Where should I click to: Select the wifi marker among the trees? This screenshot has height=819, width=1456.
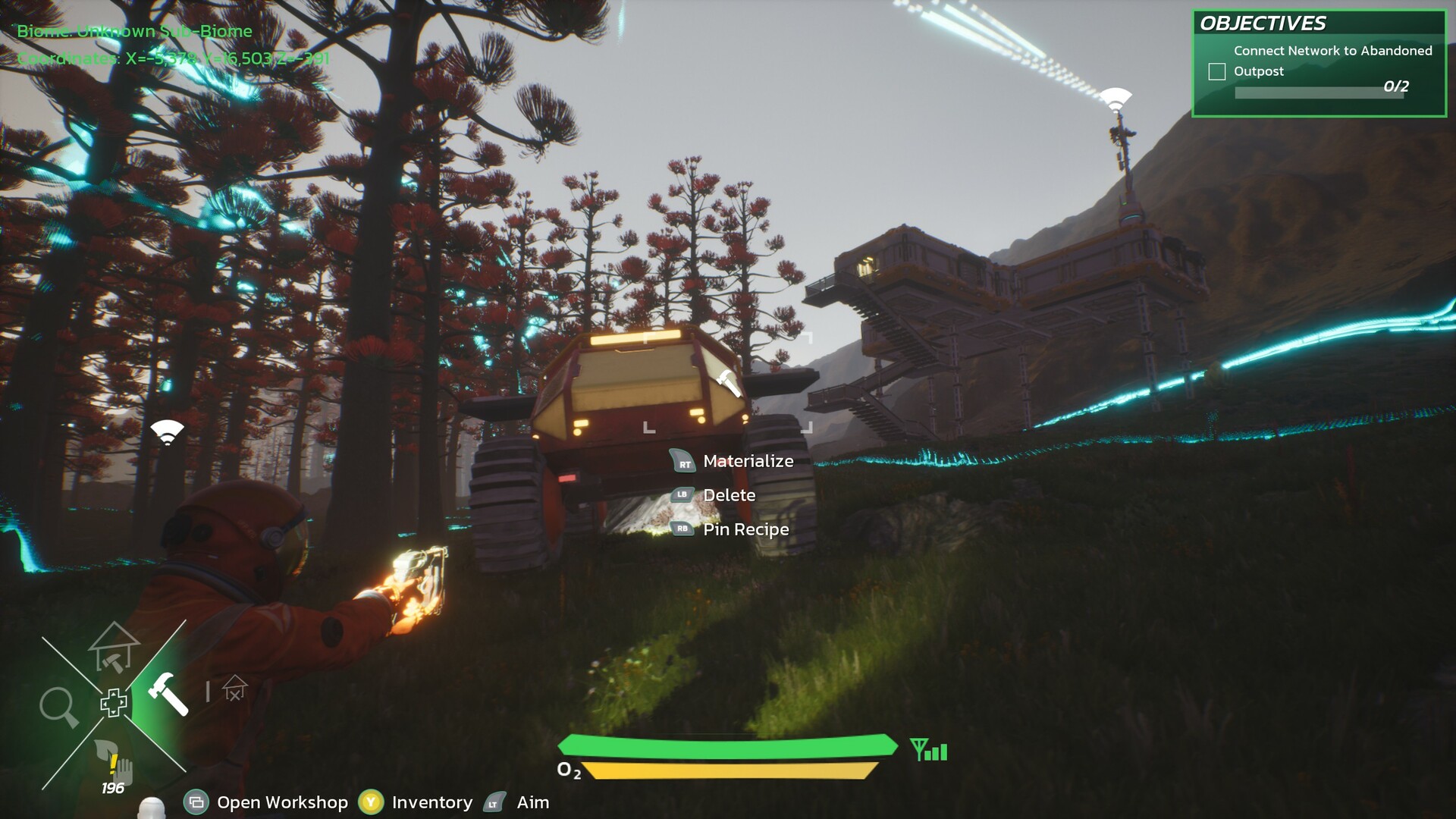click(168, 431)
